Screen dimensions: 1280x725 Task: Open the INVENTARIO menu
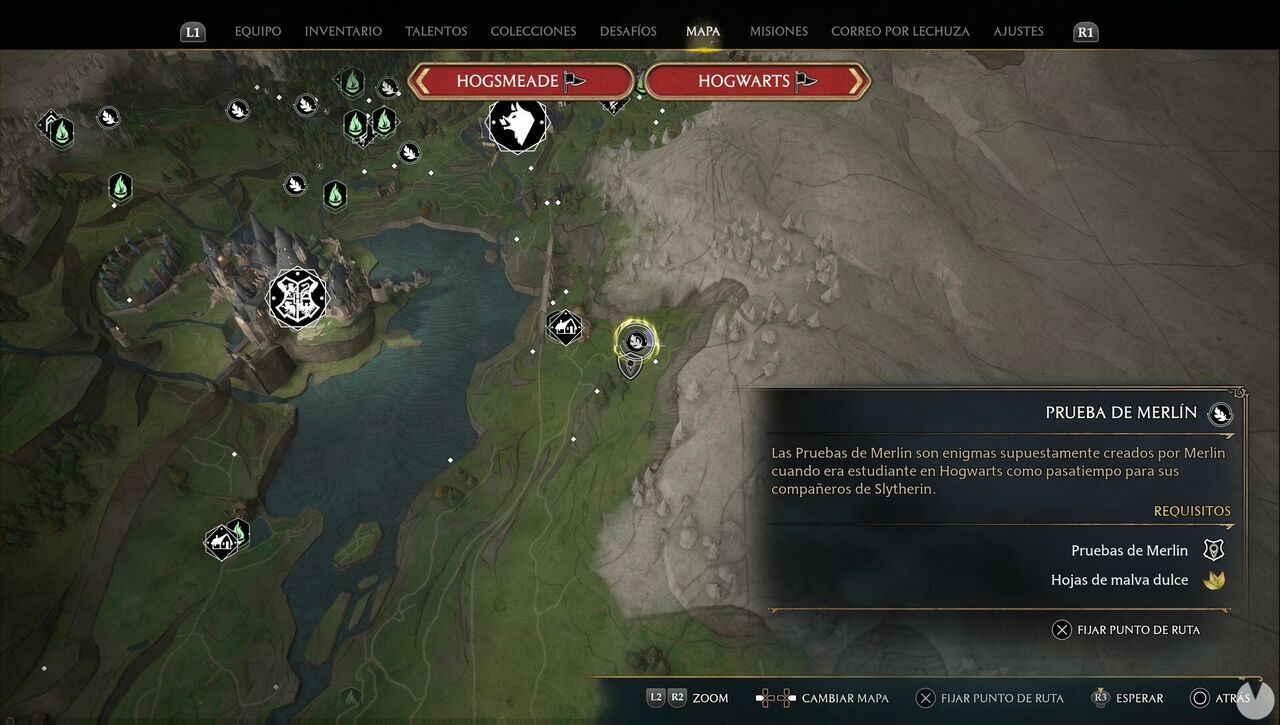(x=342, y=31)
